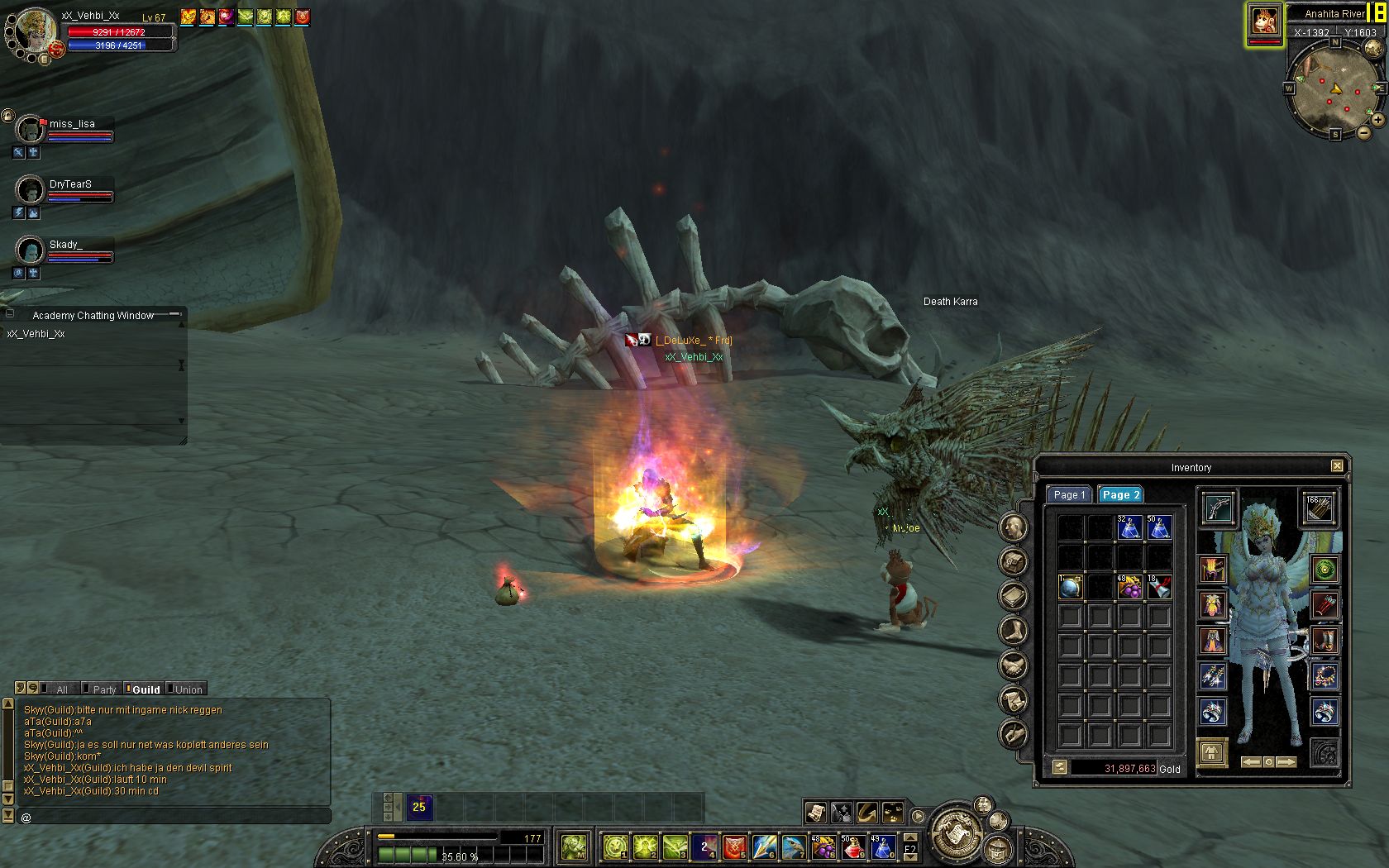Image resolution: width=1389 pixels, height=868 pixels.
Task: Minimize the Academy Chatting Window
Action: (174, 314)
